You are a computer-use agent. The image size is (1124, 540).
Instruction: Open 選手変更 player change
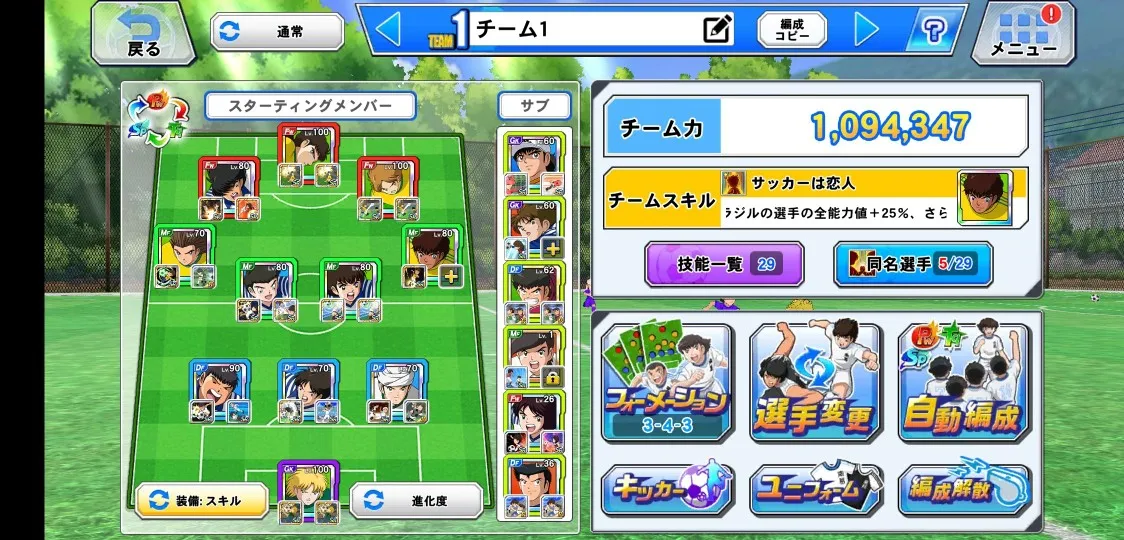pyautogui.click(x=815, y=383)
